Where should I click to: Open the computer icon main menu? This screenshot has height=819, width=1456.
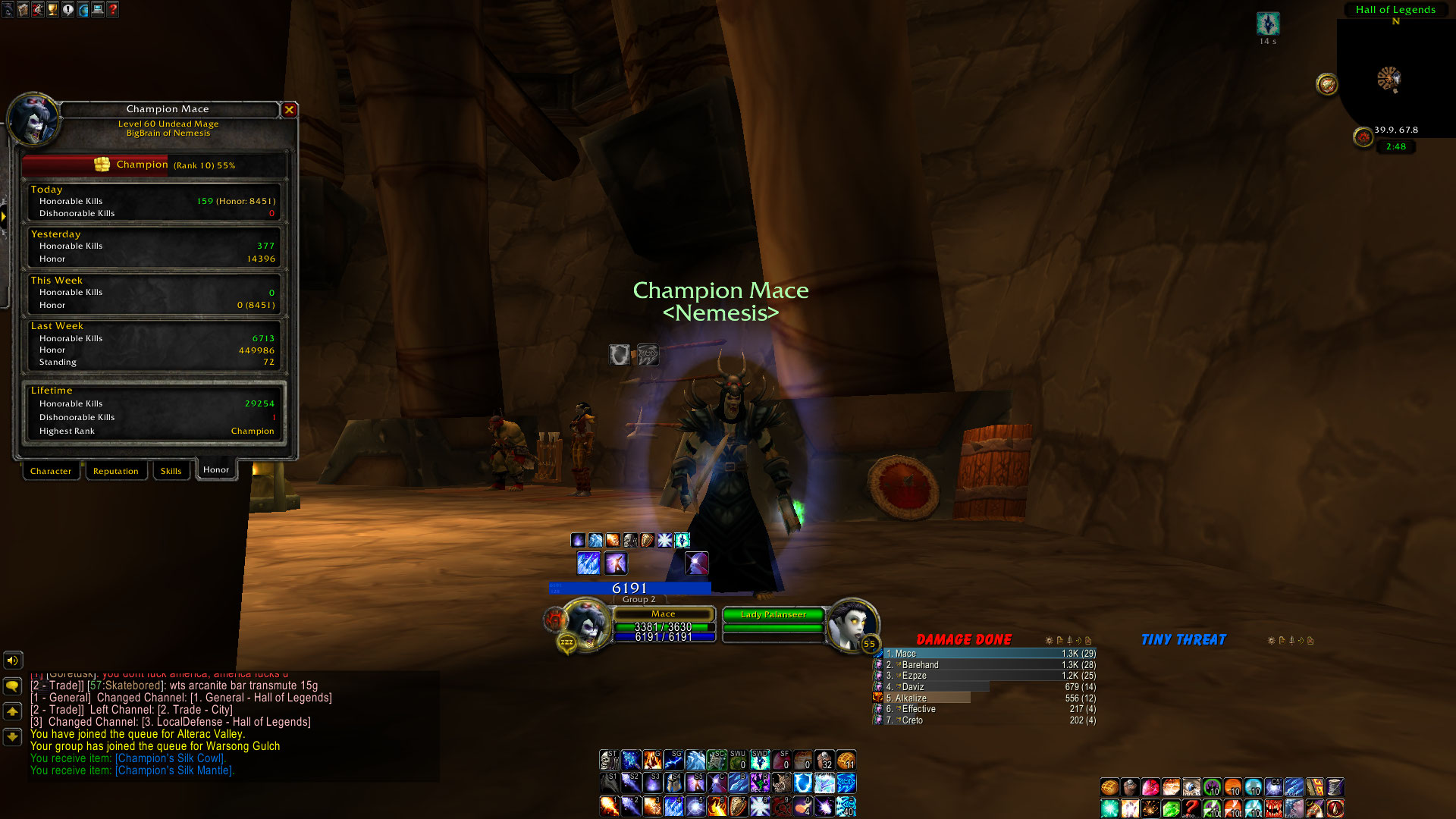(x=98, y=10)
